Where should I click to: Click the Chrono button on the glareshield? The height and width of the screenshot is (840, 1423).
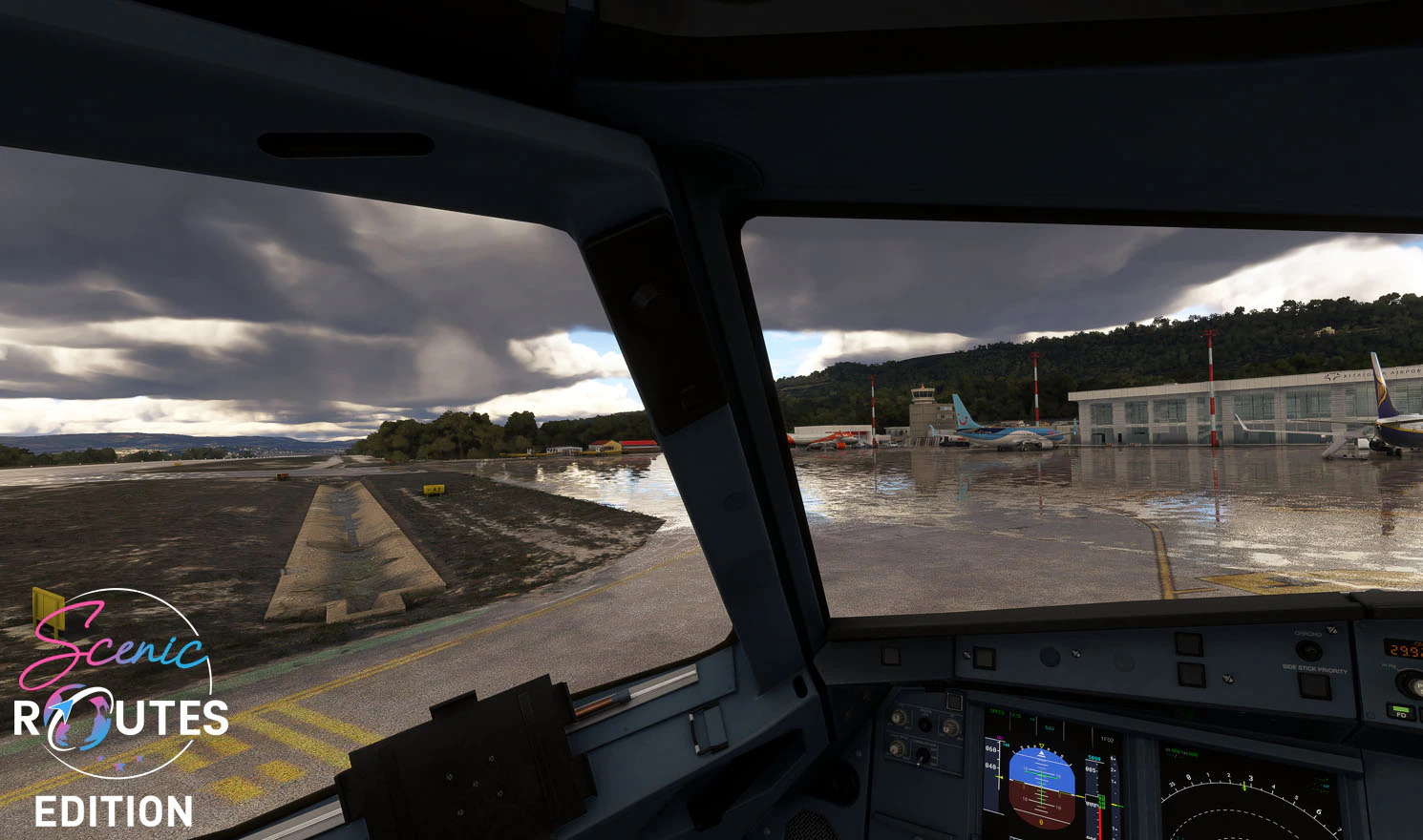point(1308,650)
